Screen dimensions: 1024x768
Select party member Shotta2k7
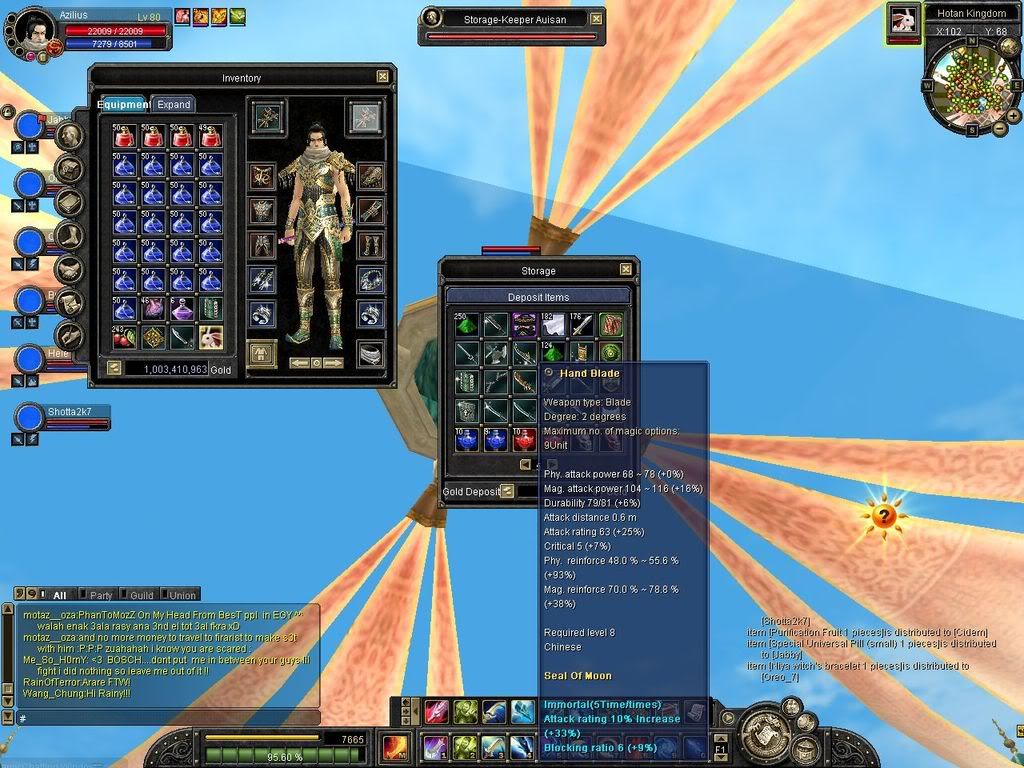pos(76,411)
